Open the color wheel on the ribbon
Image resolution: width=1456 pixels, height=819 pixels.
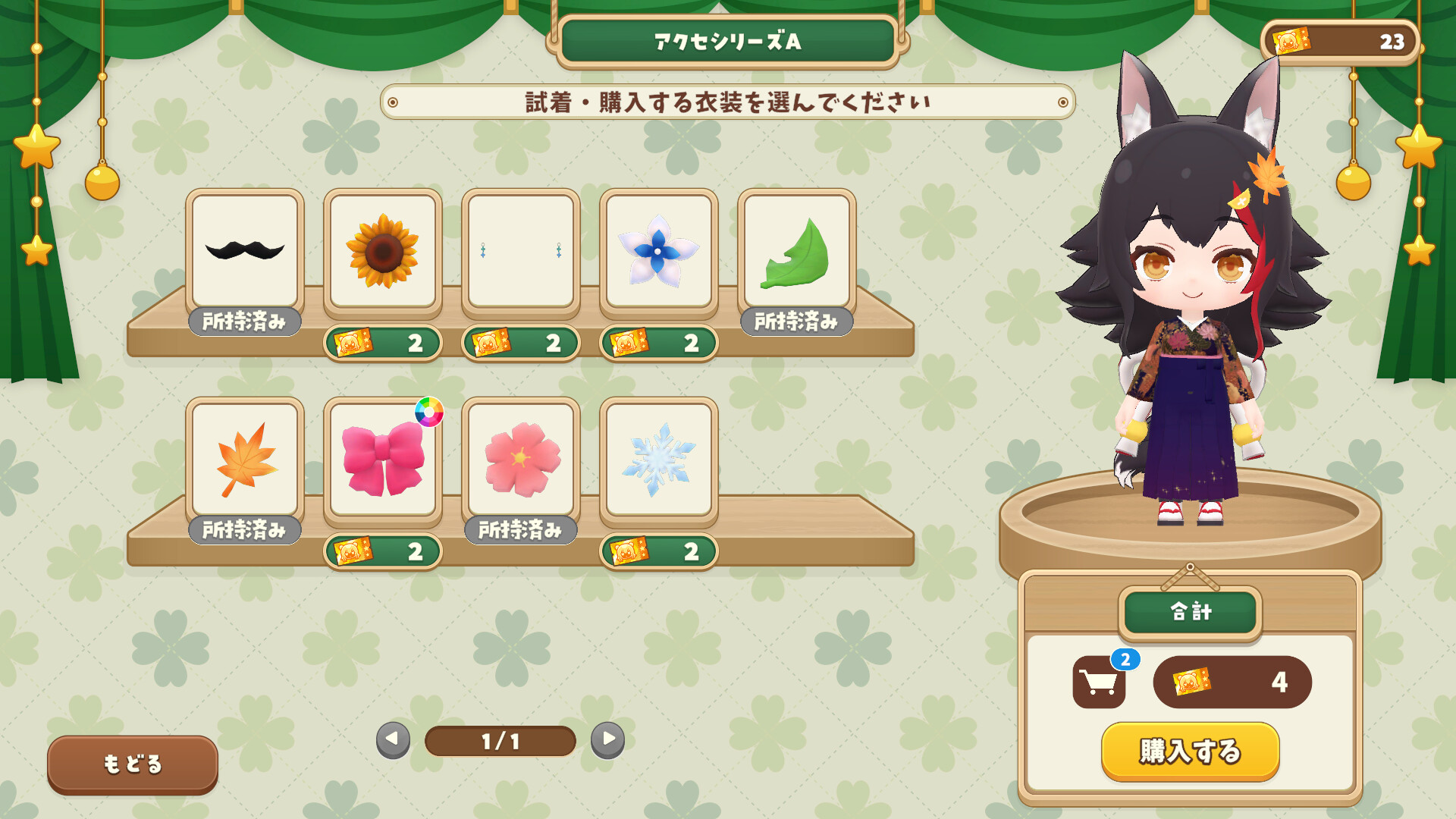(428, 412)
